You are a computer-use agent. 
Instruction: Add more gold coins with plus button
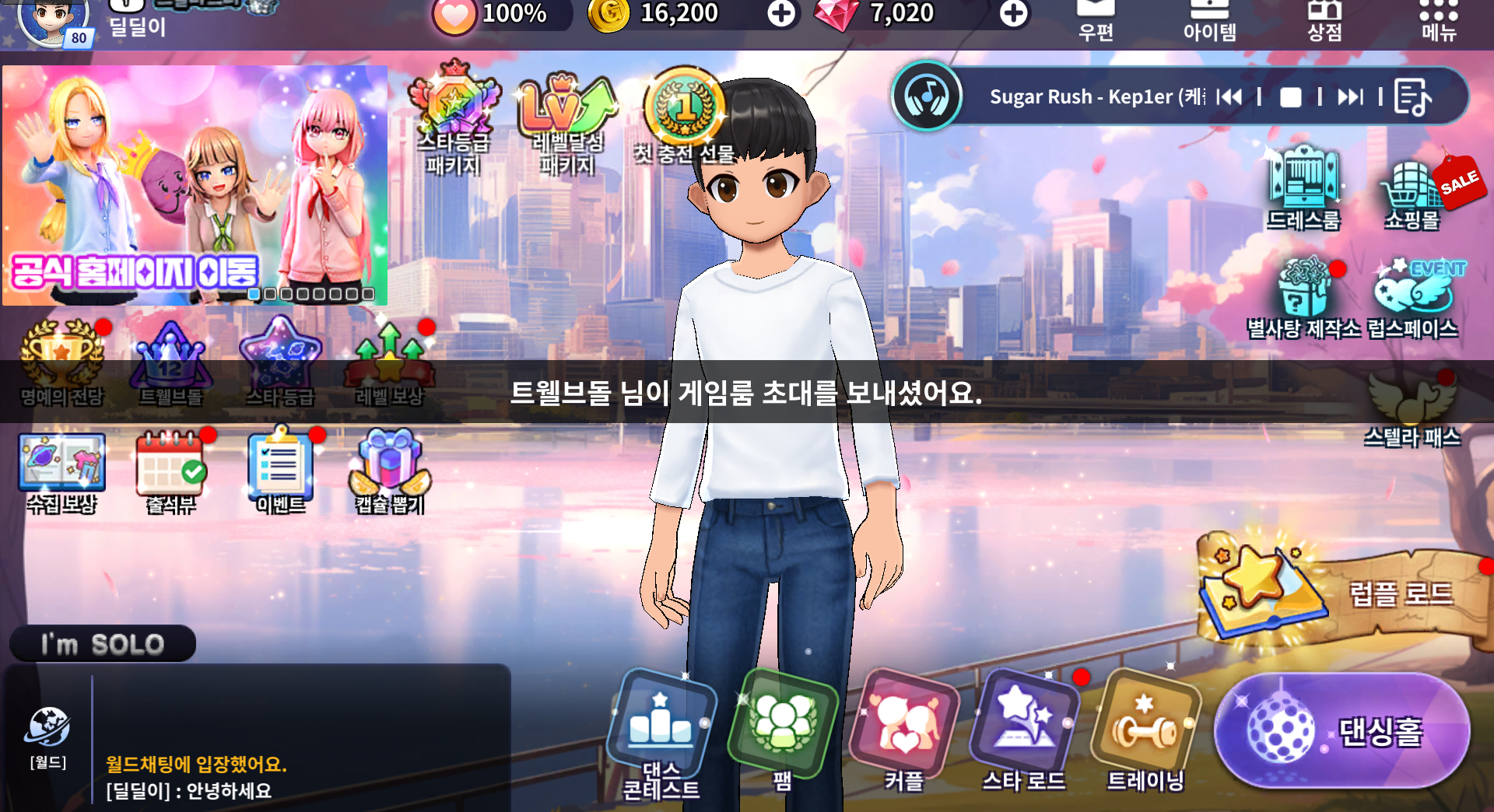click(x=781, y=13)
